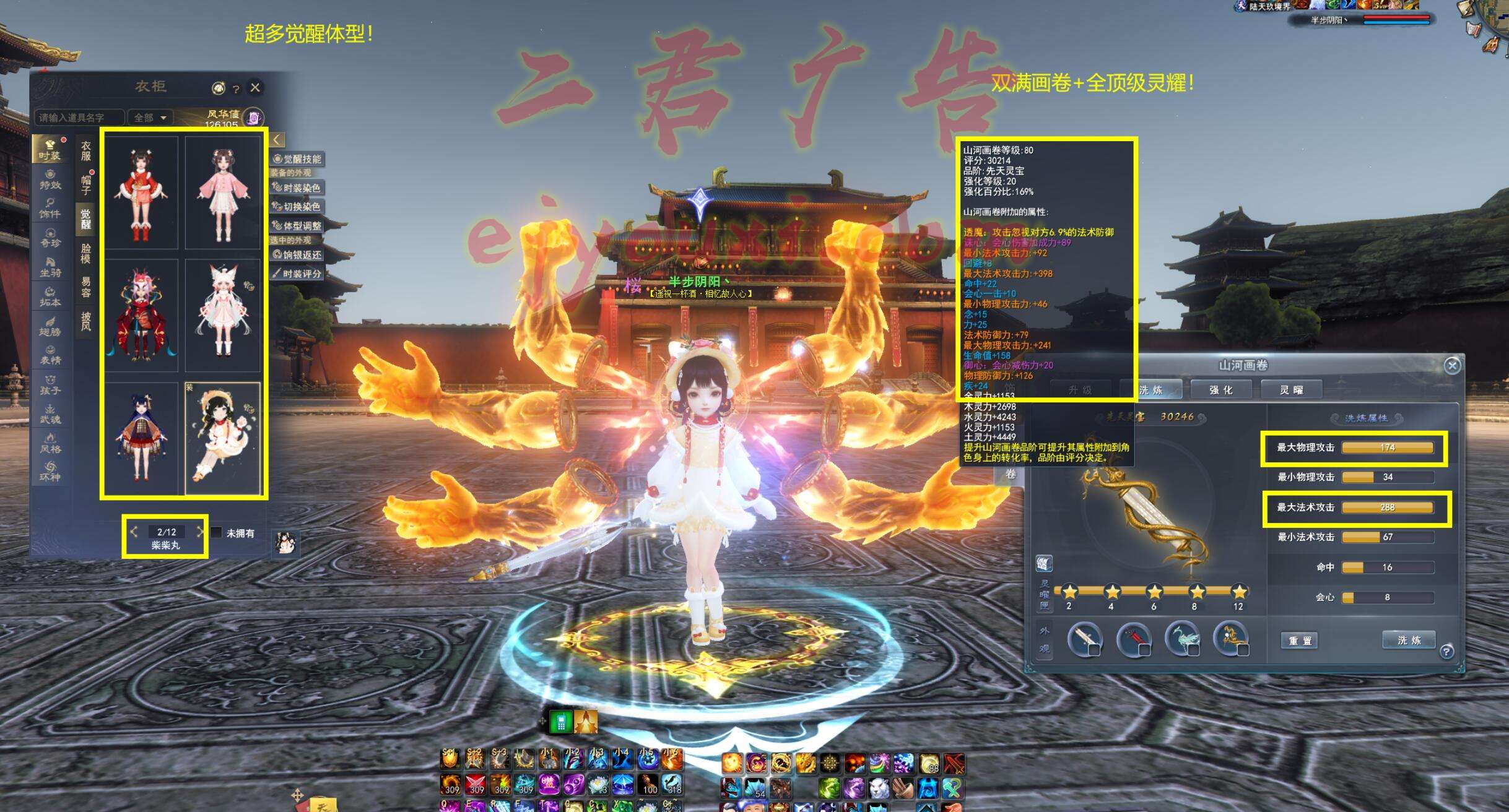Open the 衣服 clothing sub-tab
Image resolution: width=1509 pixels, height=812 pixels.
[x=86, y=150]
